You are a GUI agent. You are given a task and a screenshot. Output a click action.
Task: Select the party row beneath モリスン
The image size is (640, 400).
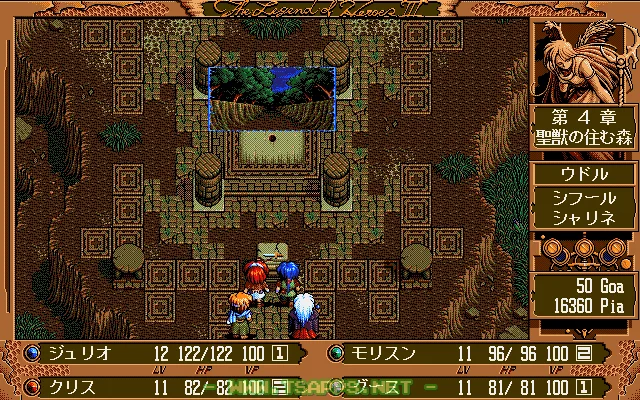[480, 384]
